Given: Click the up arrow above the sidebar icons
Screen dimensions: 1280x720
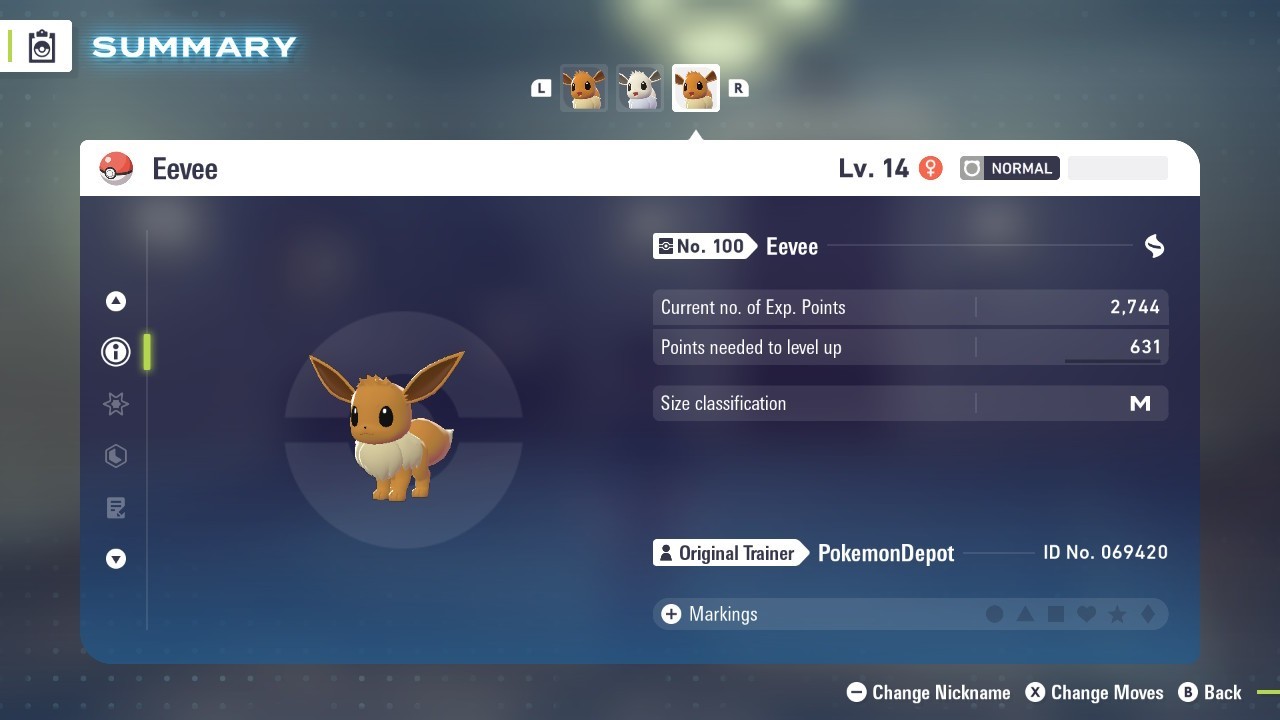Looking at the screenshot, I should (x=115, y=300).
